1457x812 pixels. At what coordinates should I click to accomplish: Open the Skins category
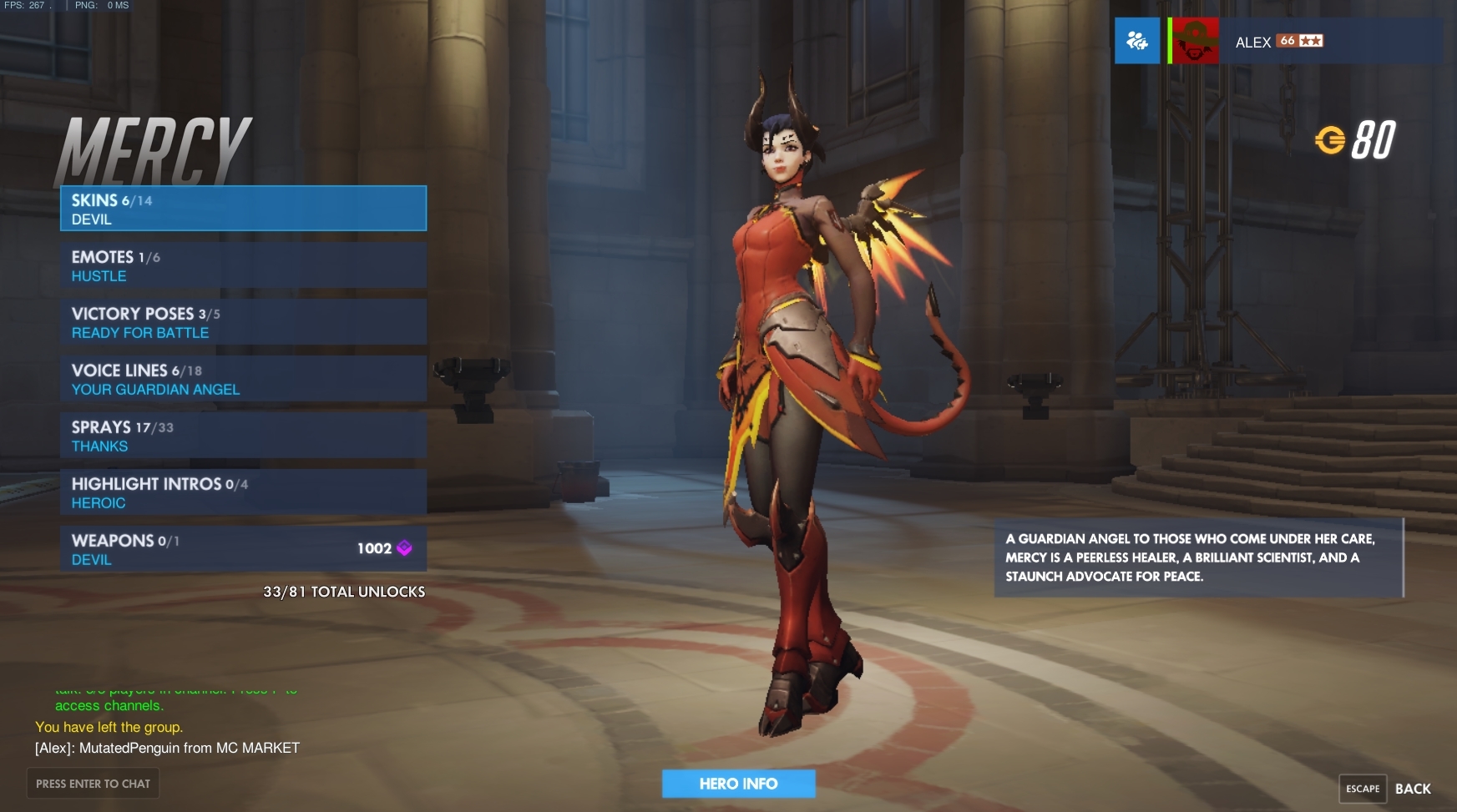coord(243,209)
